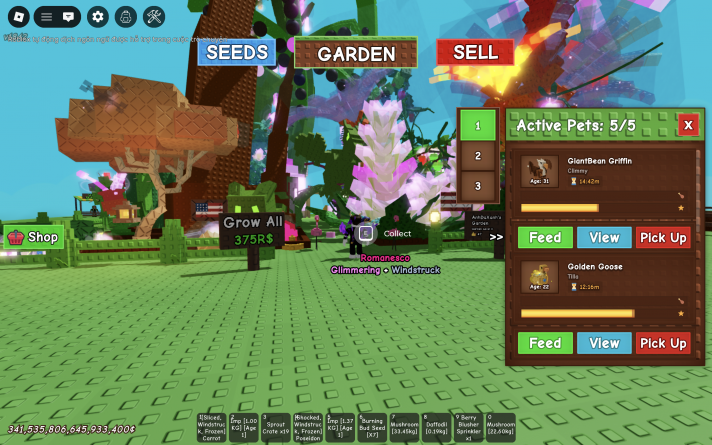Switch to pet loadout 1

pyautogui.click(x=478, y=126)
